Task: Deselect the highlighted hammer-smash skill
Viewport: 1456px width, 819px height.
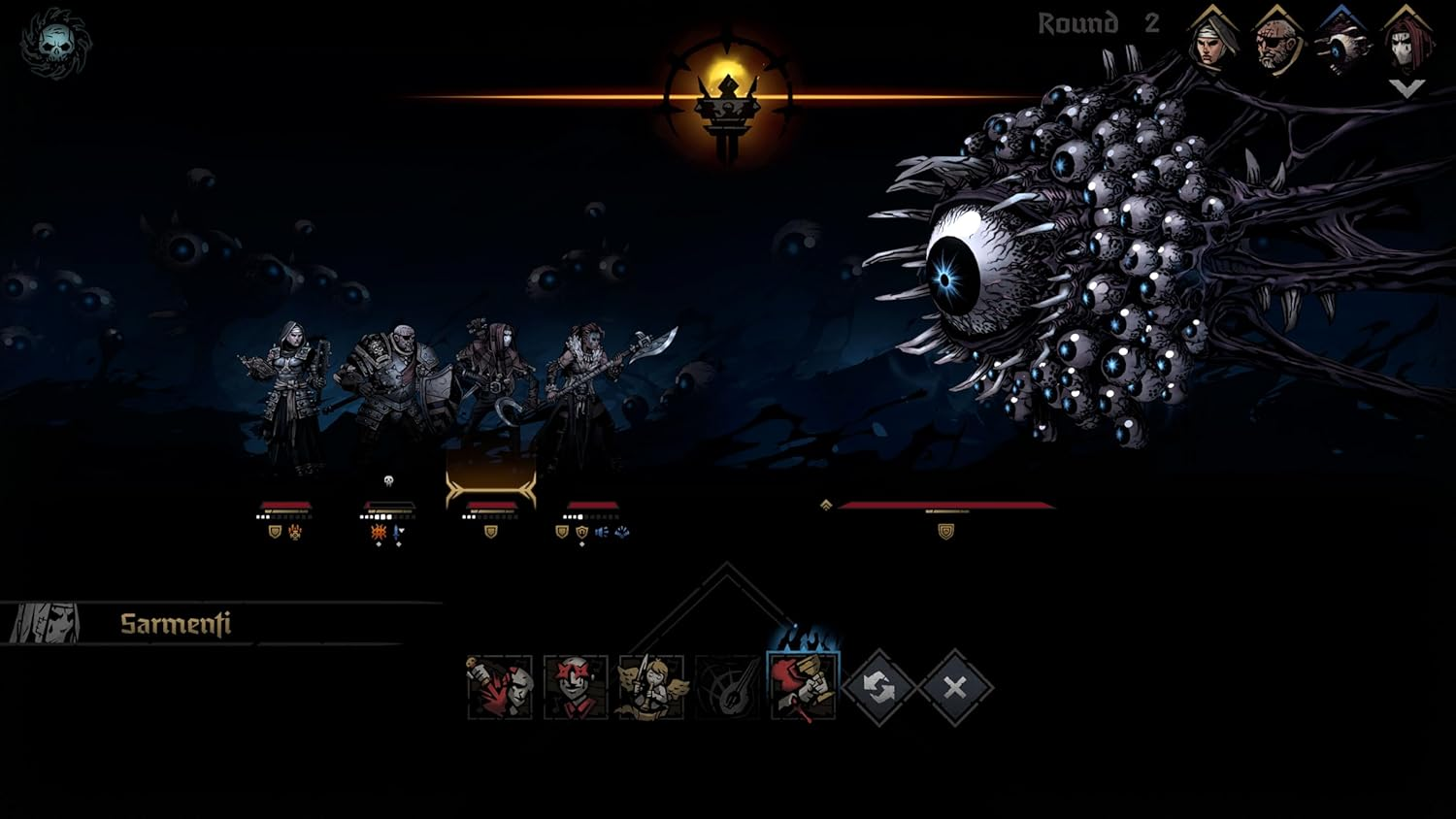Action: (800, 689)
